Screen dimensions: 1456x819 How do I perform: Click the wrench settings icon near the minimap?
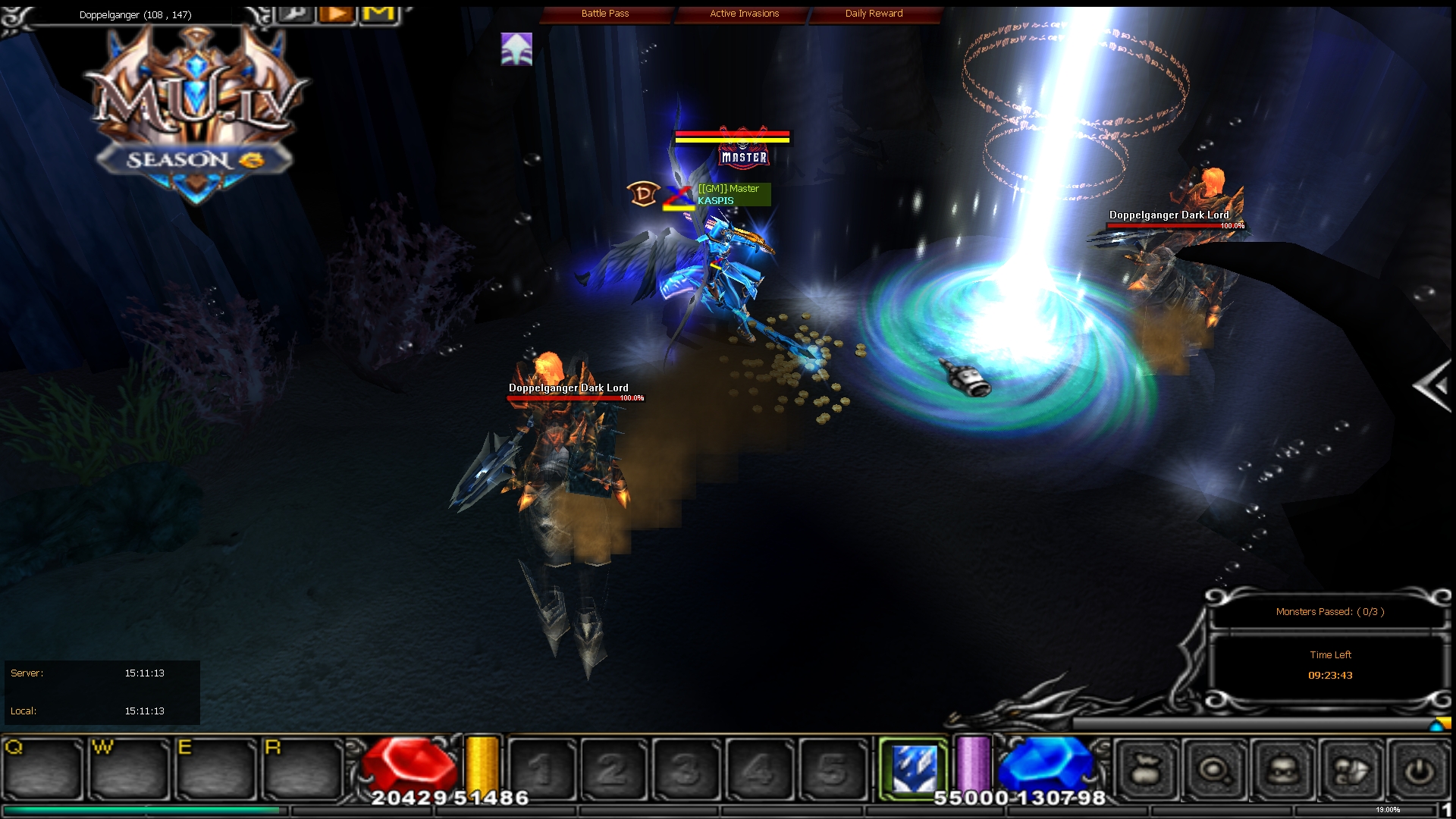coord(296,14)
